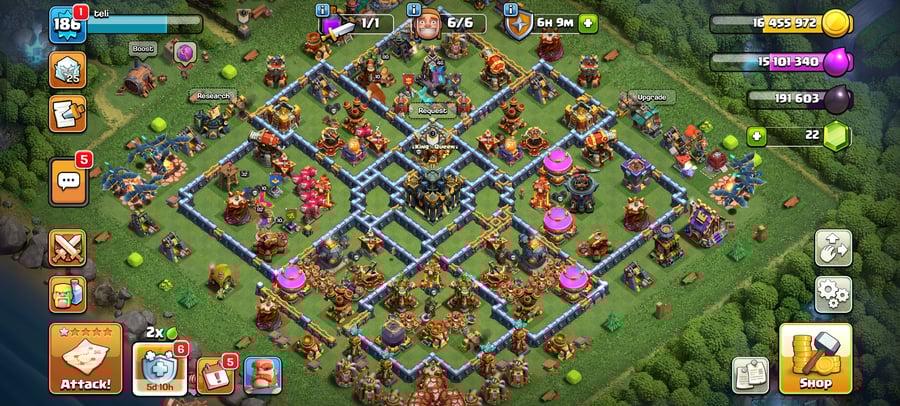Show info for the 6/6 builders counter
Image resolution: width=900 pixels, height=406 pixels.
(x=415, y=10)
